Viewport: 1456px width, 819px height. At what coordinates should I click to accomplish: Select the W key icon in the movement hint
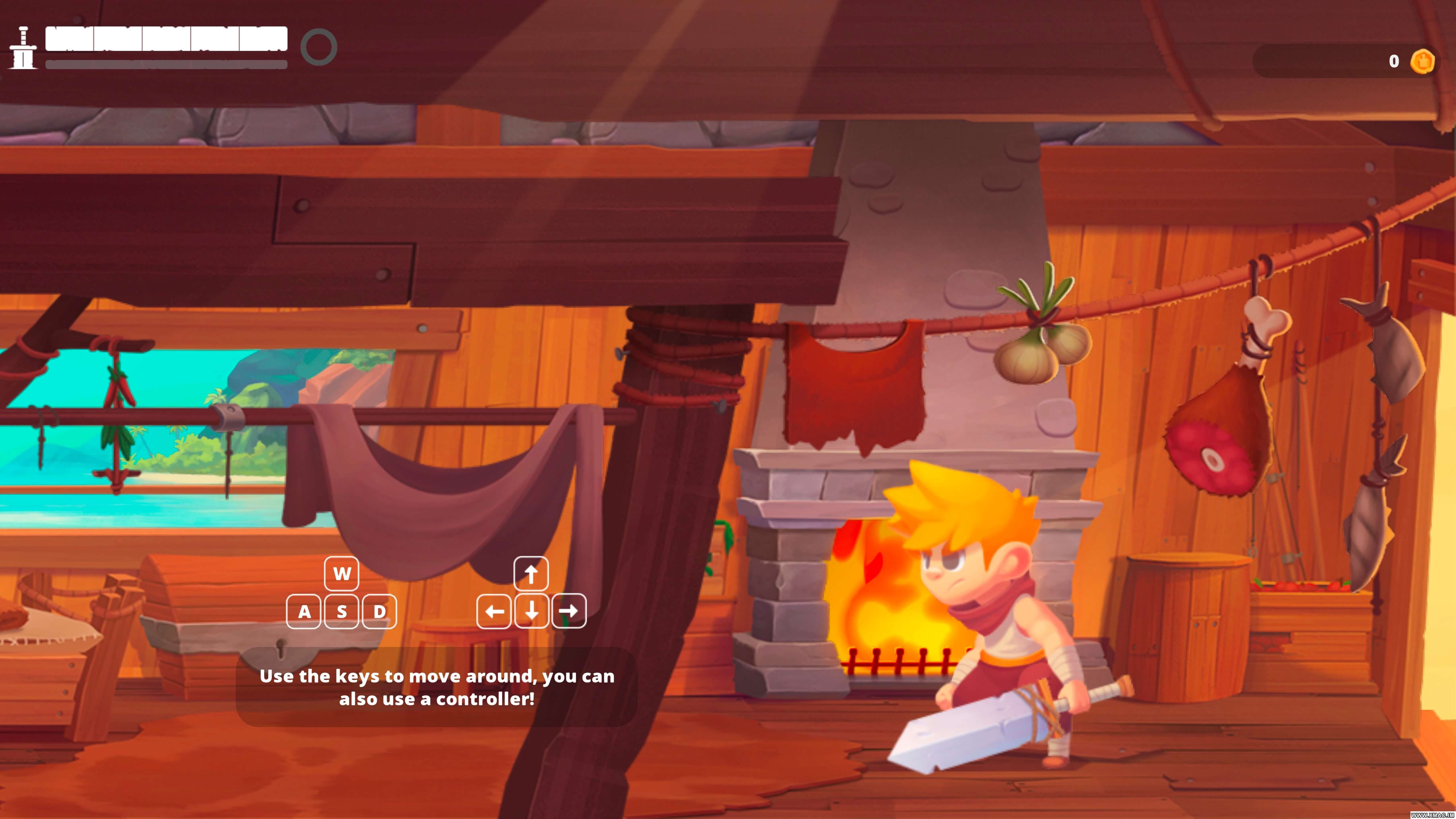341,573
